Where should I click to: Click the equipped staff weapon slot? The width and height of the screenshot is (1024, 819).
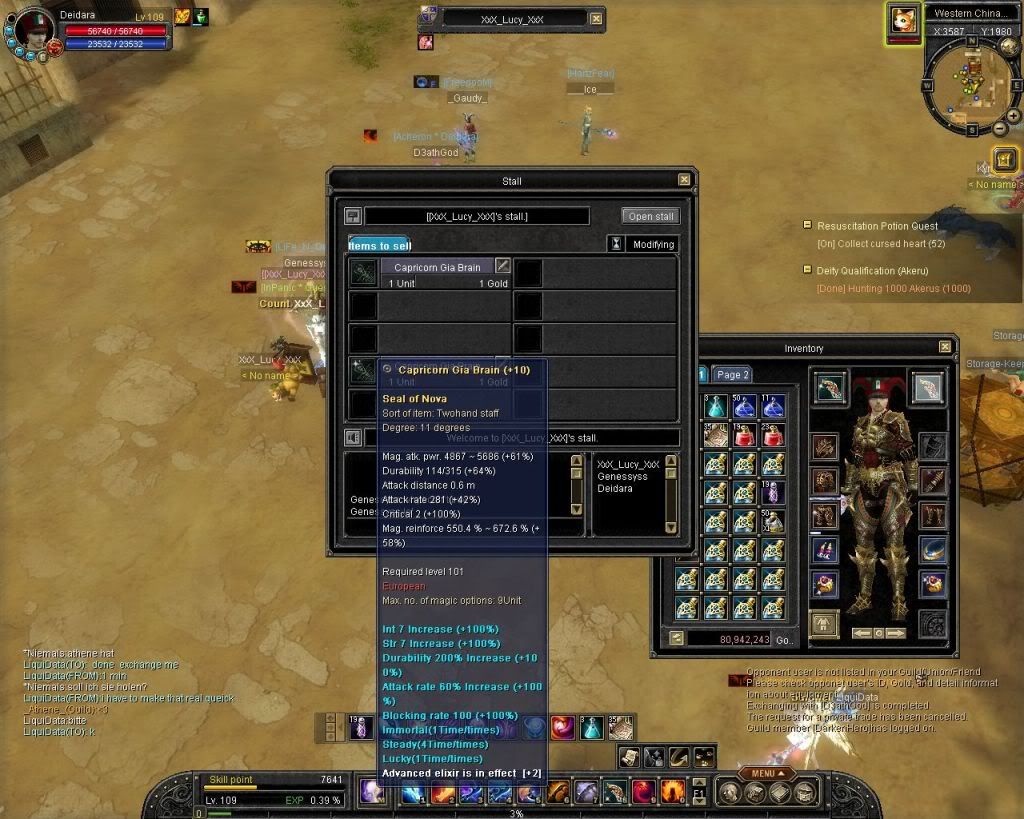point(829,387)
